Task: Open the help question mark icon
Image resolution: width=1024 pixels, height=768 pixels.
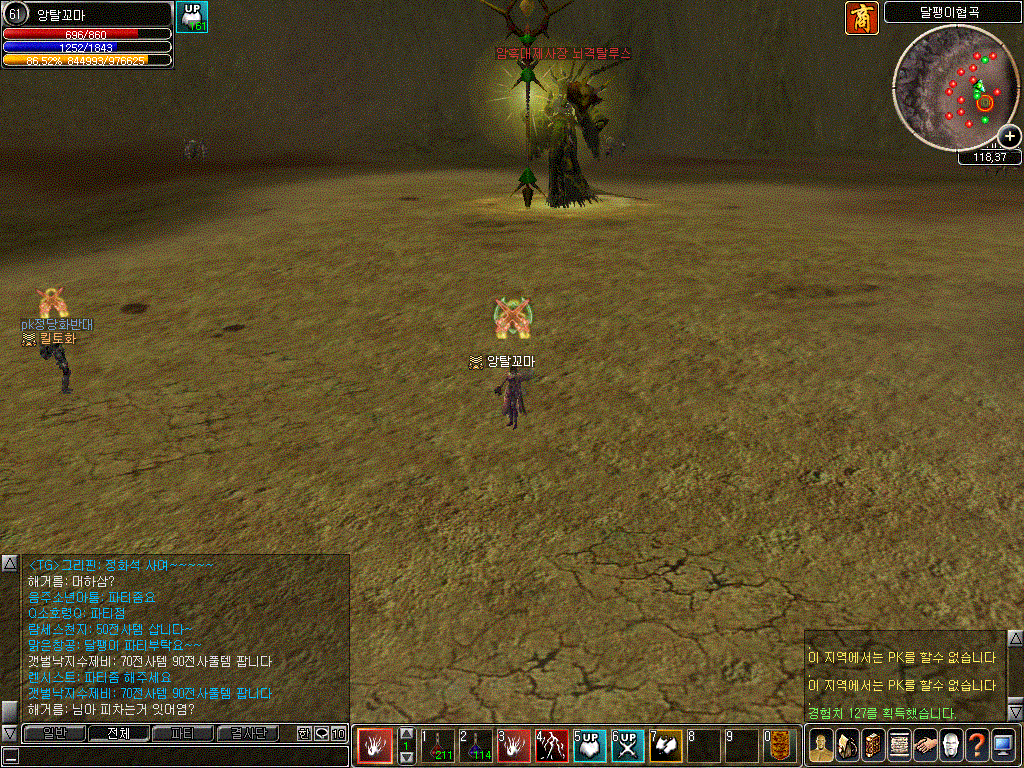Action: 977,746
